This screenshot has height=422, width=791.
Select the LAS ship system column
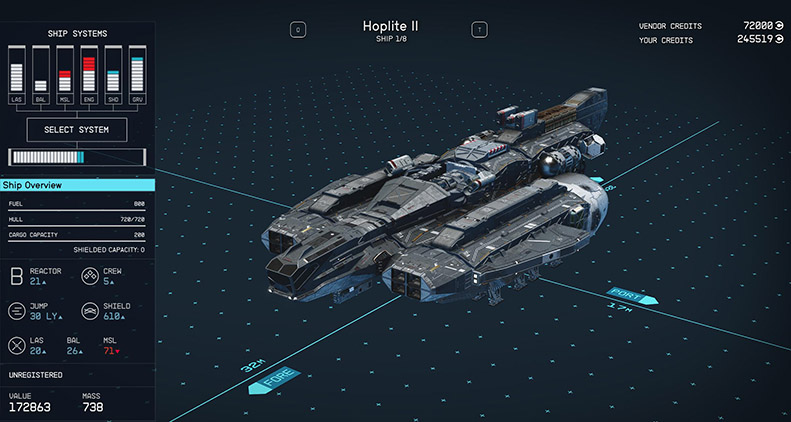(16, 77)
